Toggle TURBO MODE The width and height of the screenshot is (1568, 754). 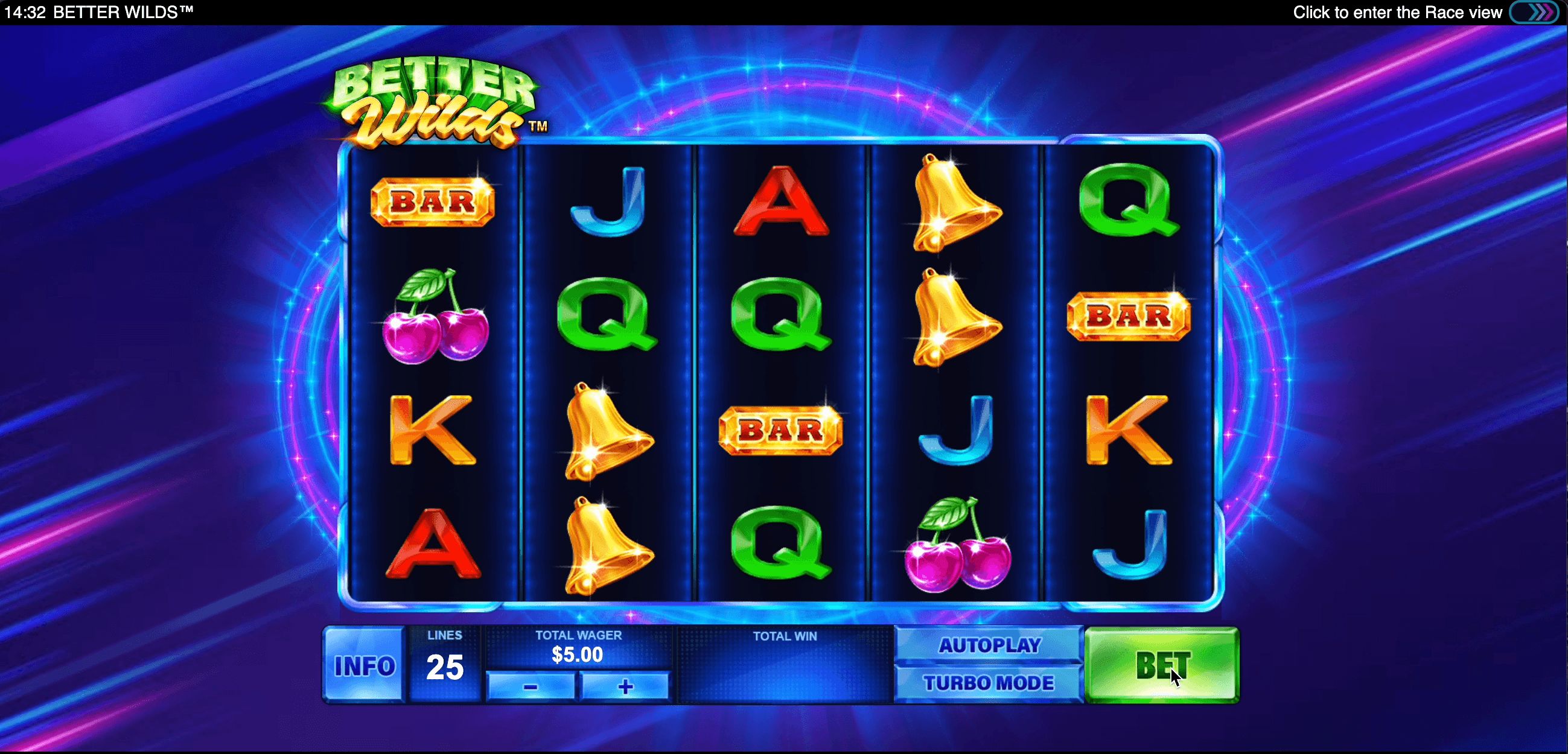coord(989,683)
